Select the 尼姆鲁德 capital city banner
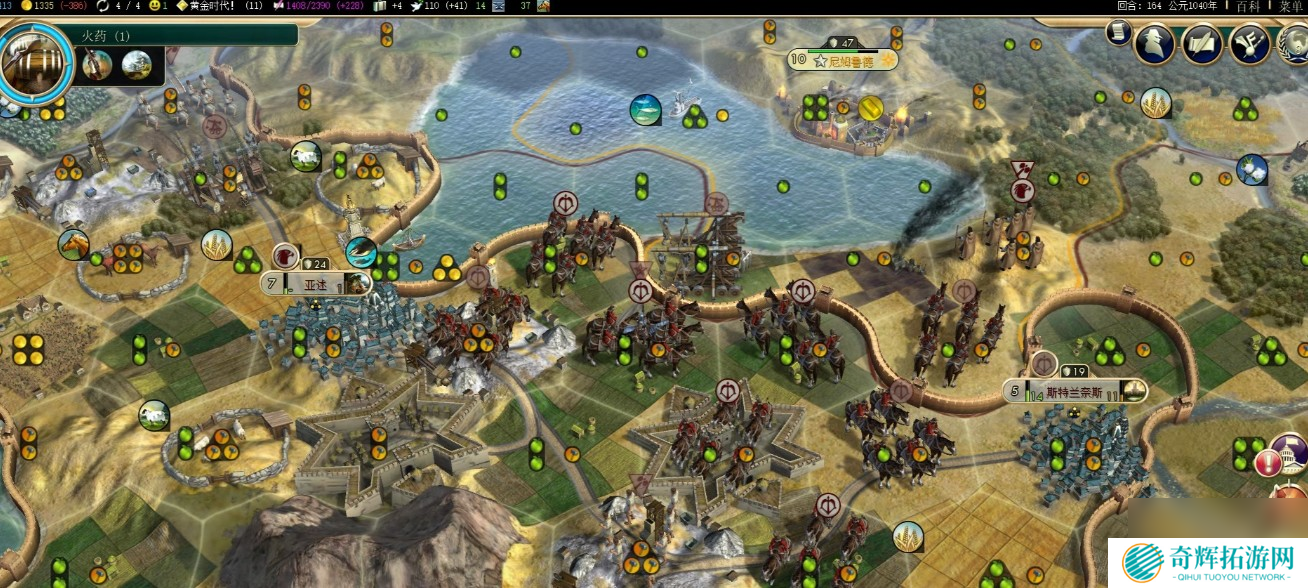Screen dimensions: 1308x588 coord(843,60)
